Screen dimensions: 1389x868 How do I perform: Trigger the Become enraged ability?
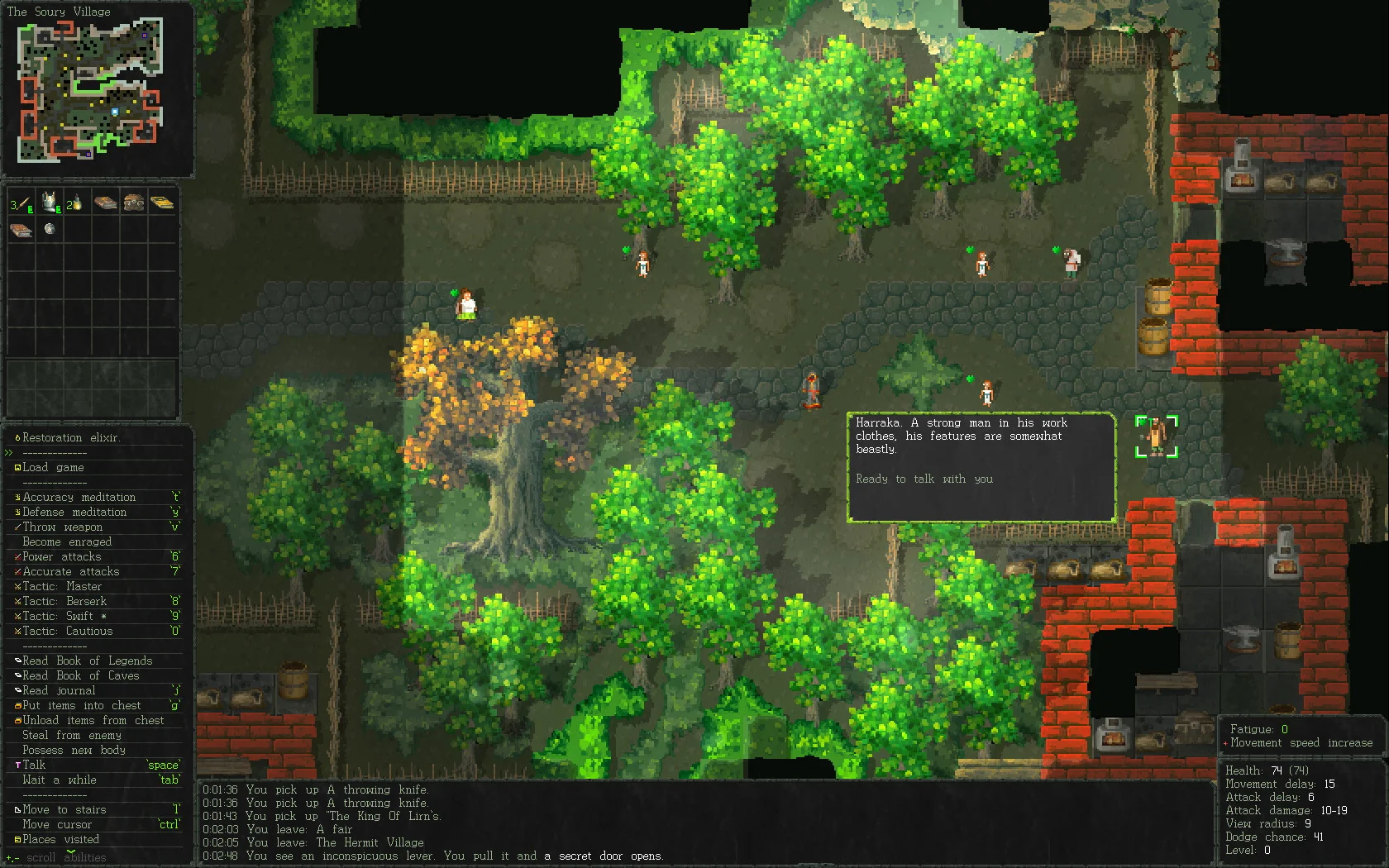(x=67, y=542)
